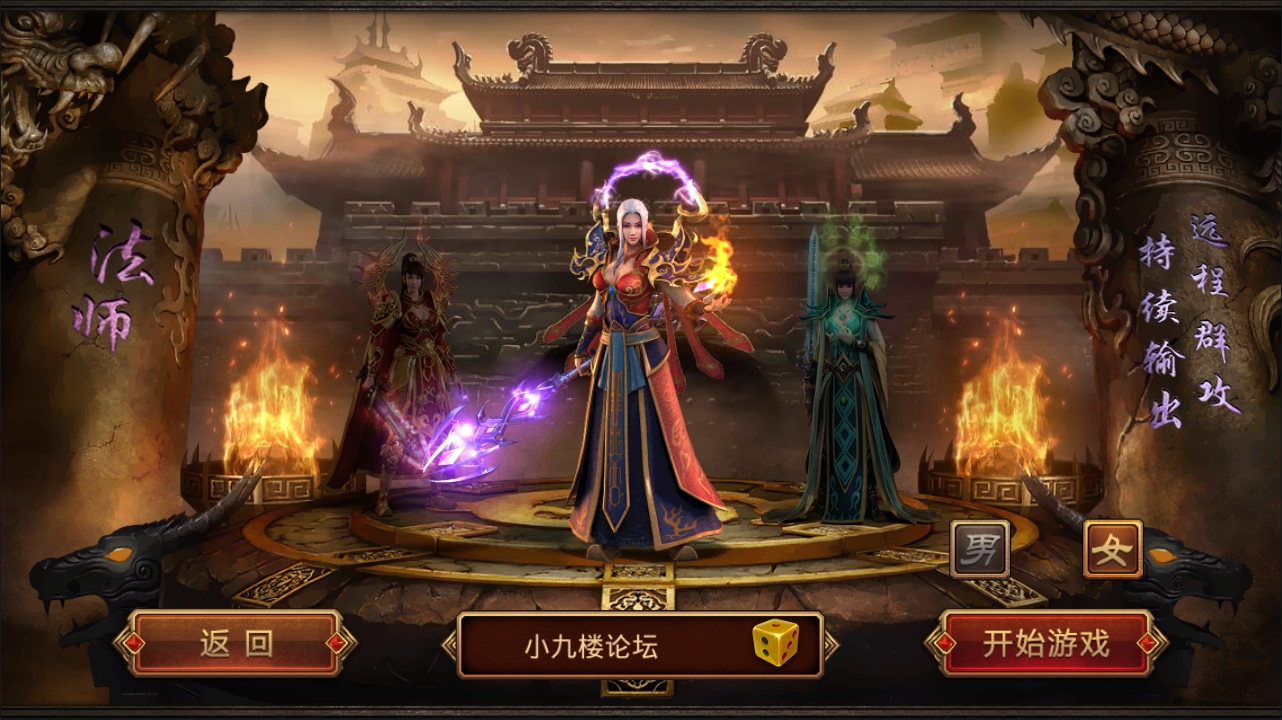Select the green-robed taoist character
1282x720 pixels.
click(845, 370)
